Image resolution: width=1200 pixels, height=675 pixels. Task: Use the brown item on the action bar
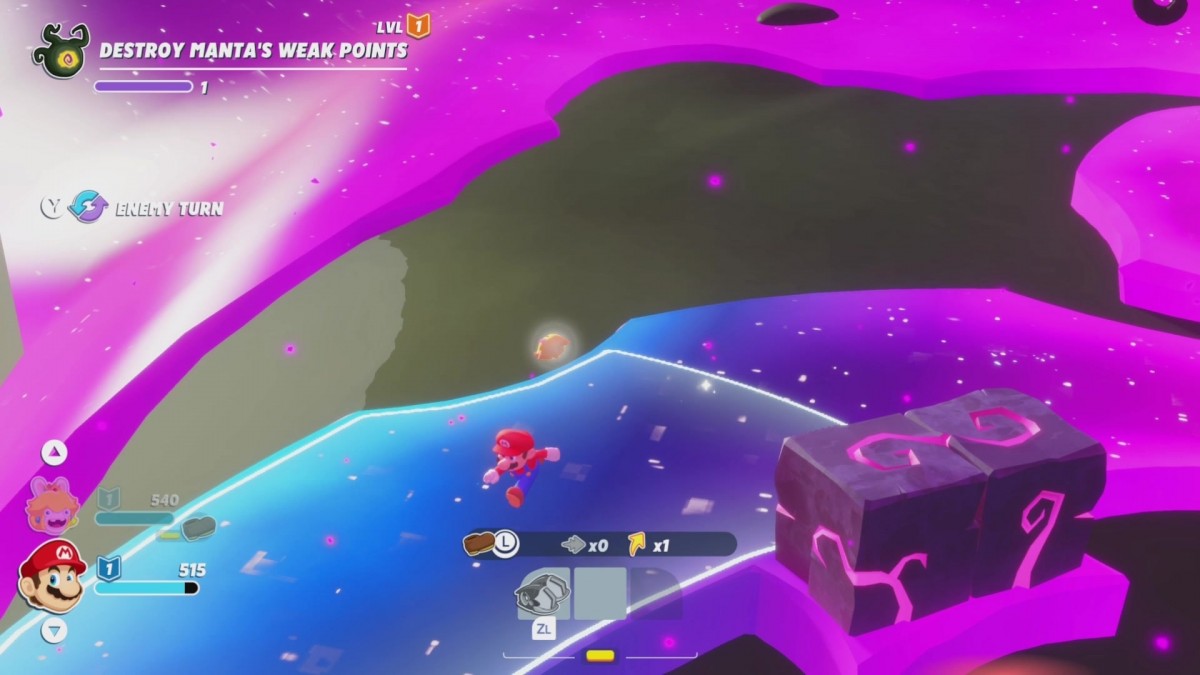(480, 544)
